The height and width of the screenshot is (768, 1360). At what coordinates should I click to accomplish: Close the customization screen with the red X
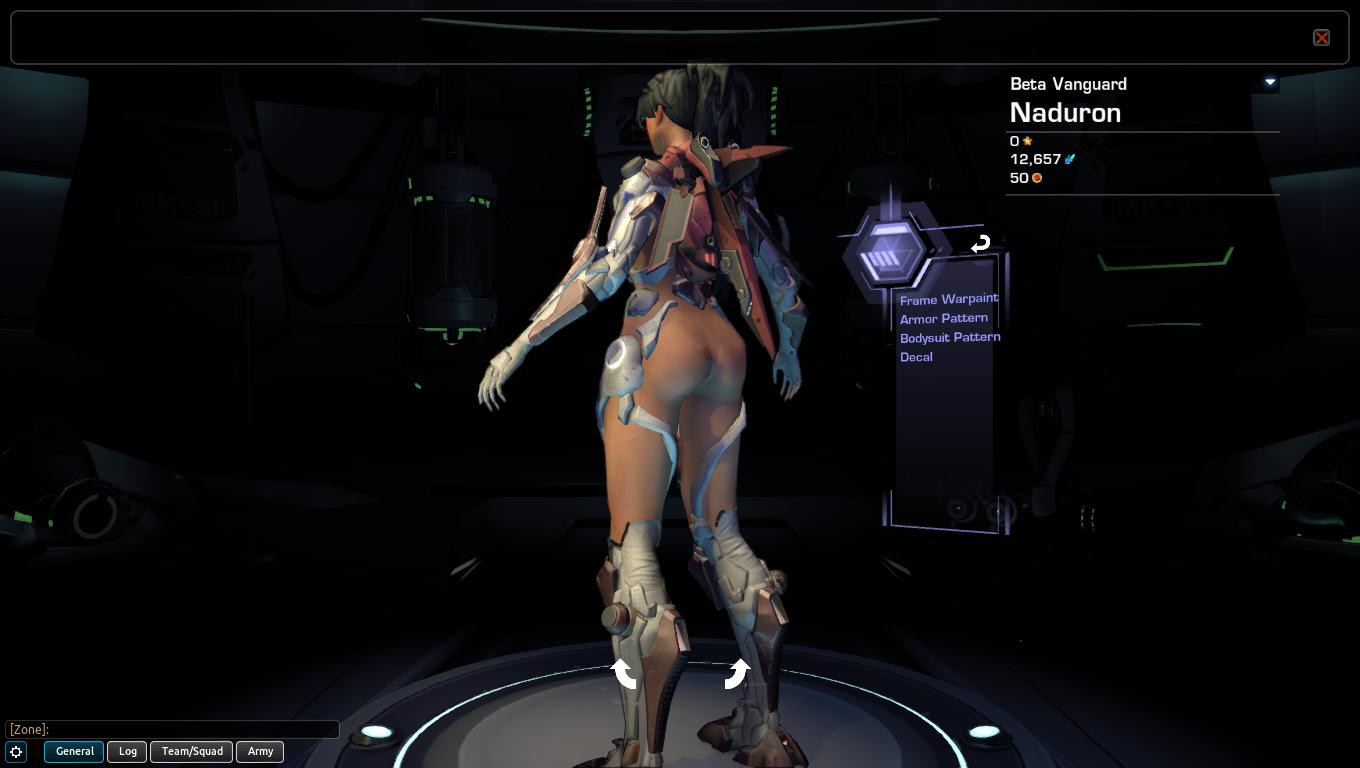1321,38
